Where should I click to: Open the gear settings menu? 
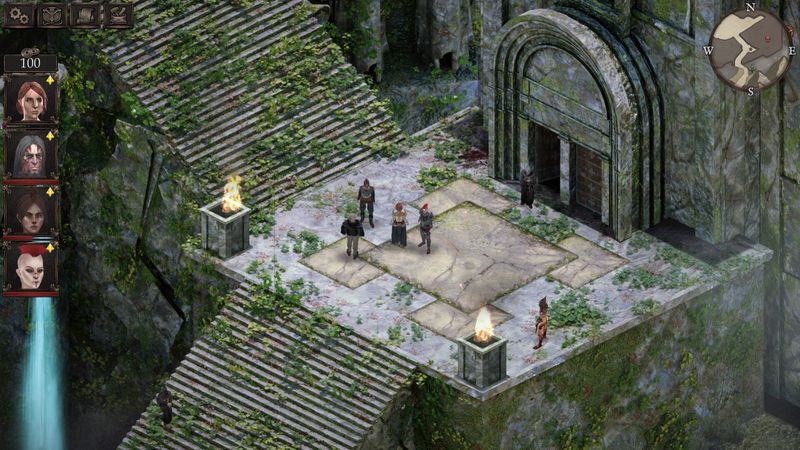(19, 15)
